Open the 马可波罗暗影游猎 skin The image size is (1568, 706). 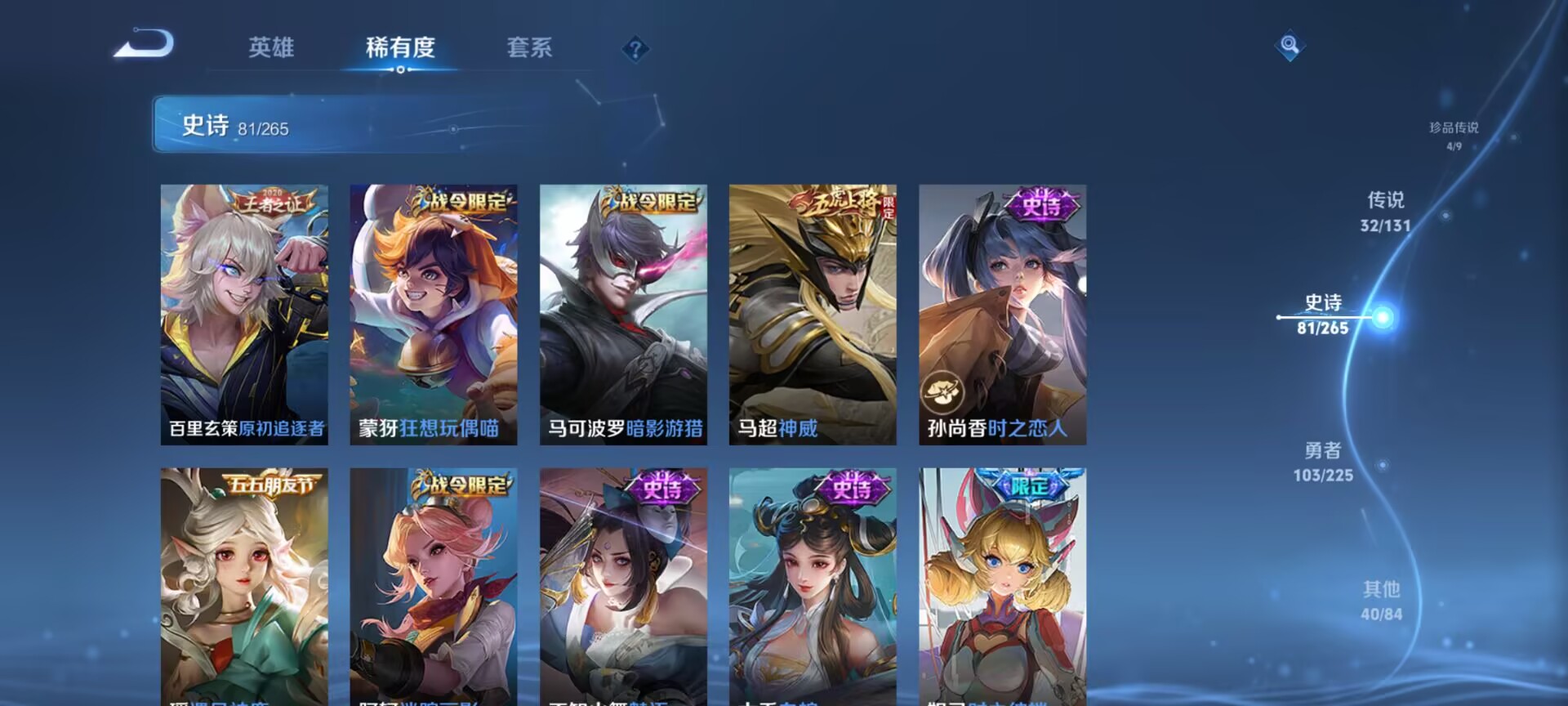pos(623,315)
